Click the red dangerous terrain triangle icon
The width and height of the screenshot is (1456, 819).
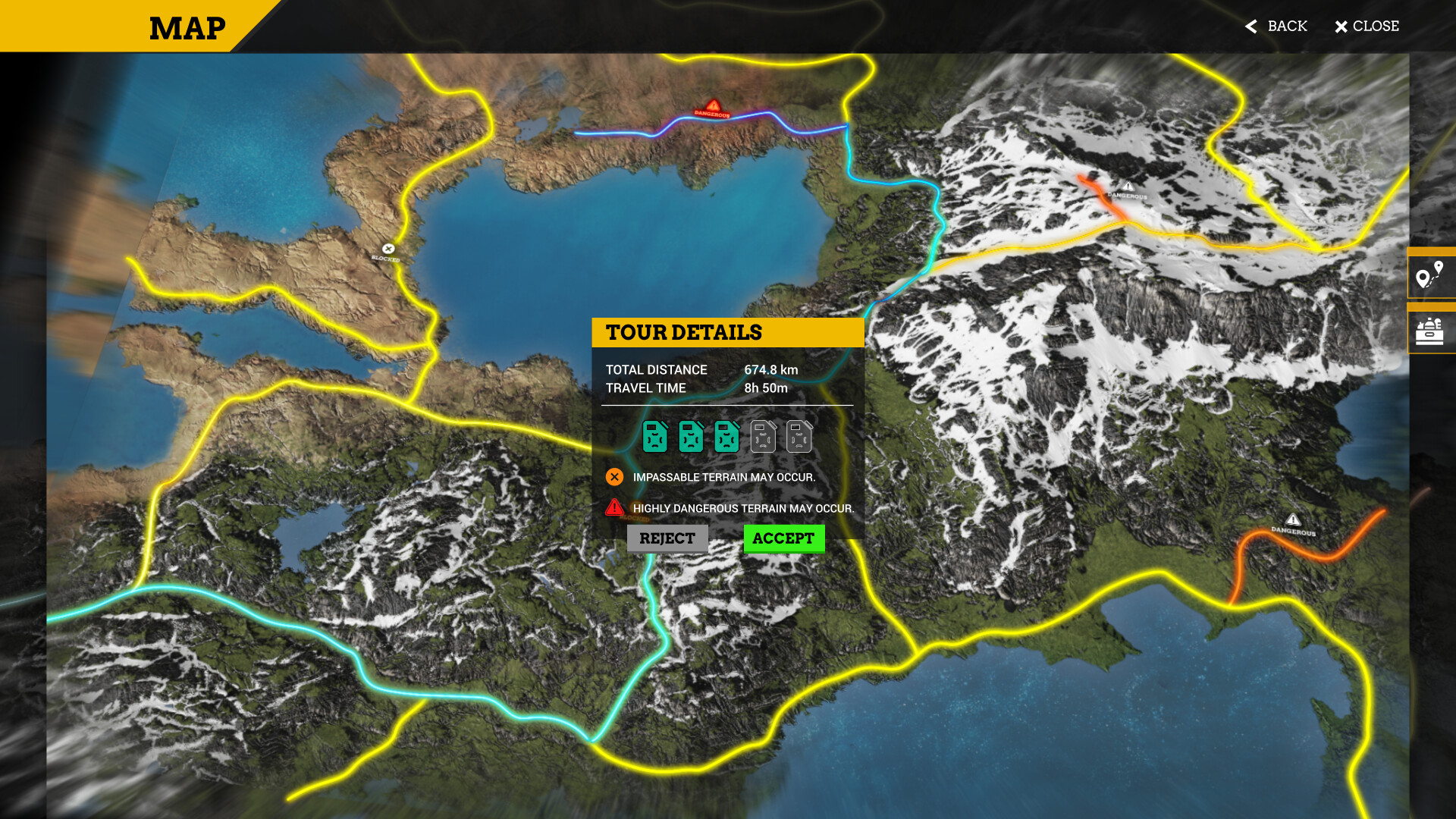click(613, 509)
